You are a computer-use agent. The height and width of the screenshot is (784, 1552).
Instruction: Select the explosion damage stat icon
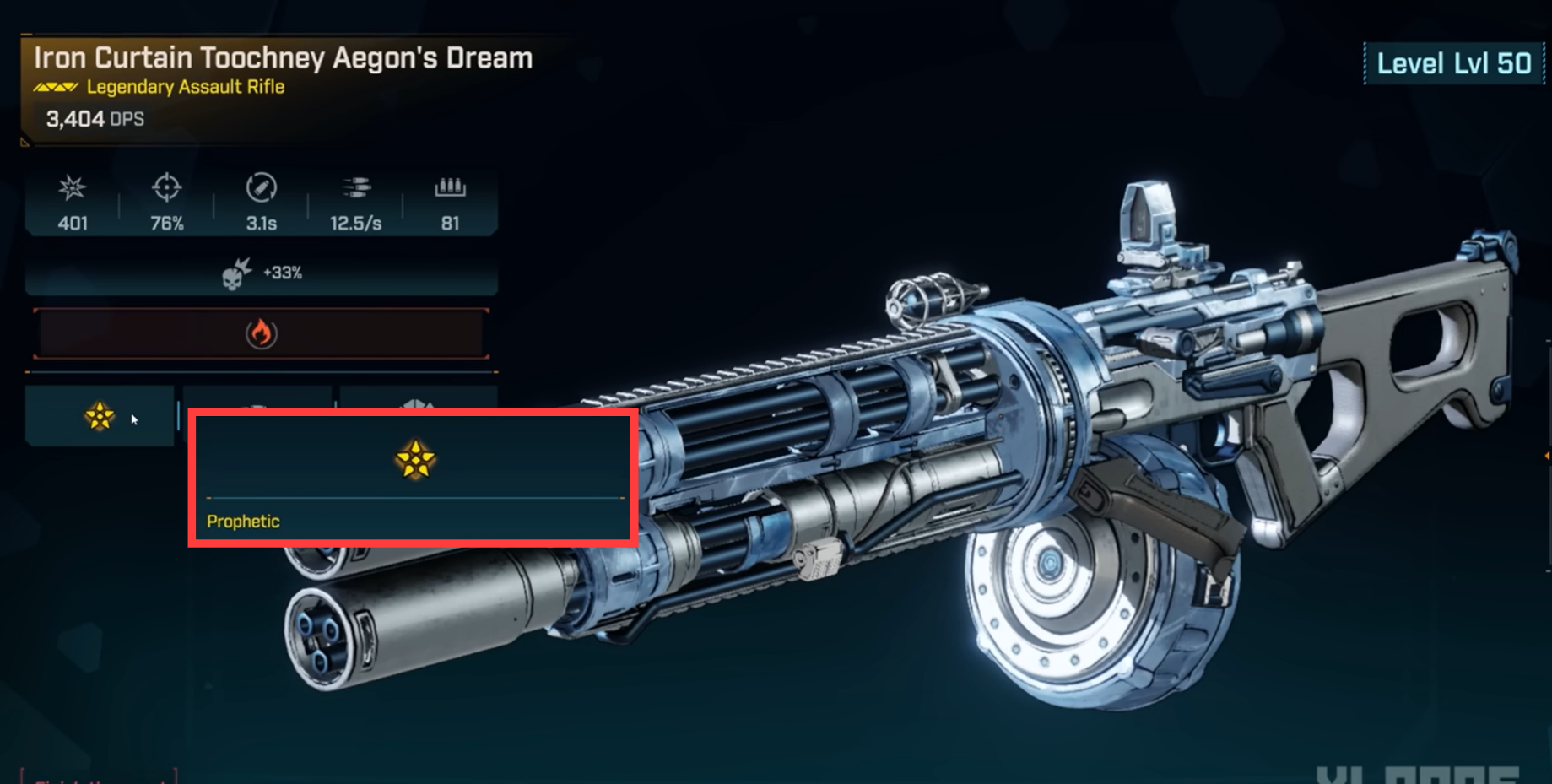pos(74,189)
